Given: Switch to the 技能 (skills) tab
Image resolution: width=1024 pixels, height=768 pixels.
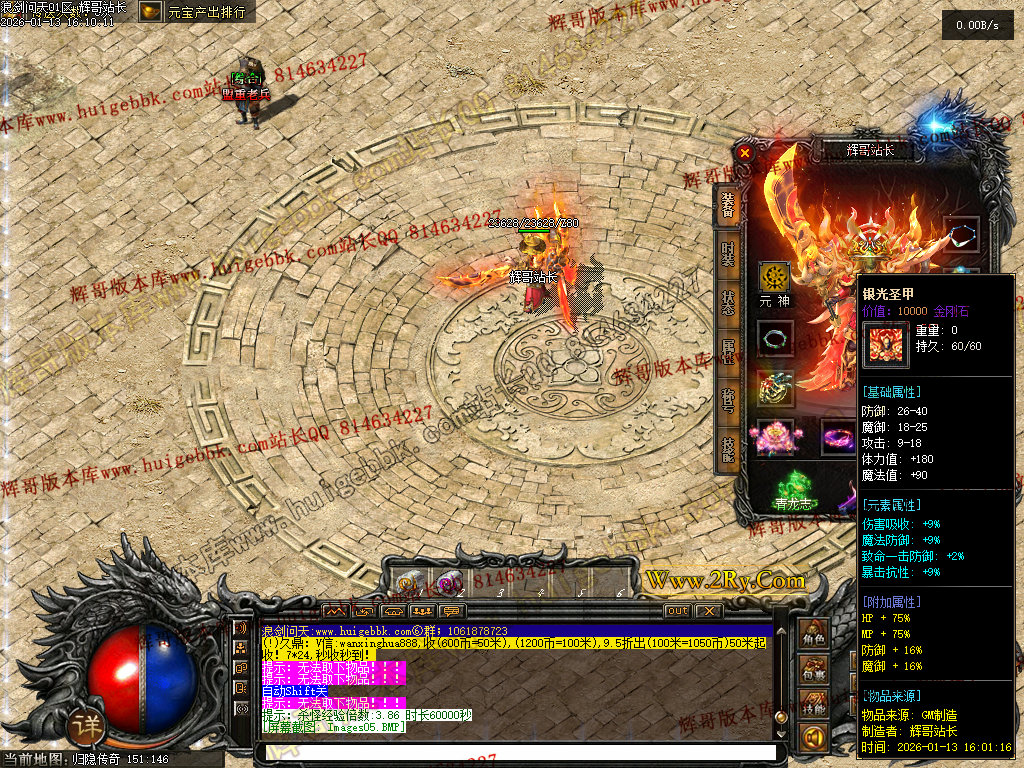Looking at the screenshot, I should coord(728,449).
